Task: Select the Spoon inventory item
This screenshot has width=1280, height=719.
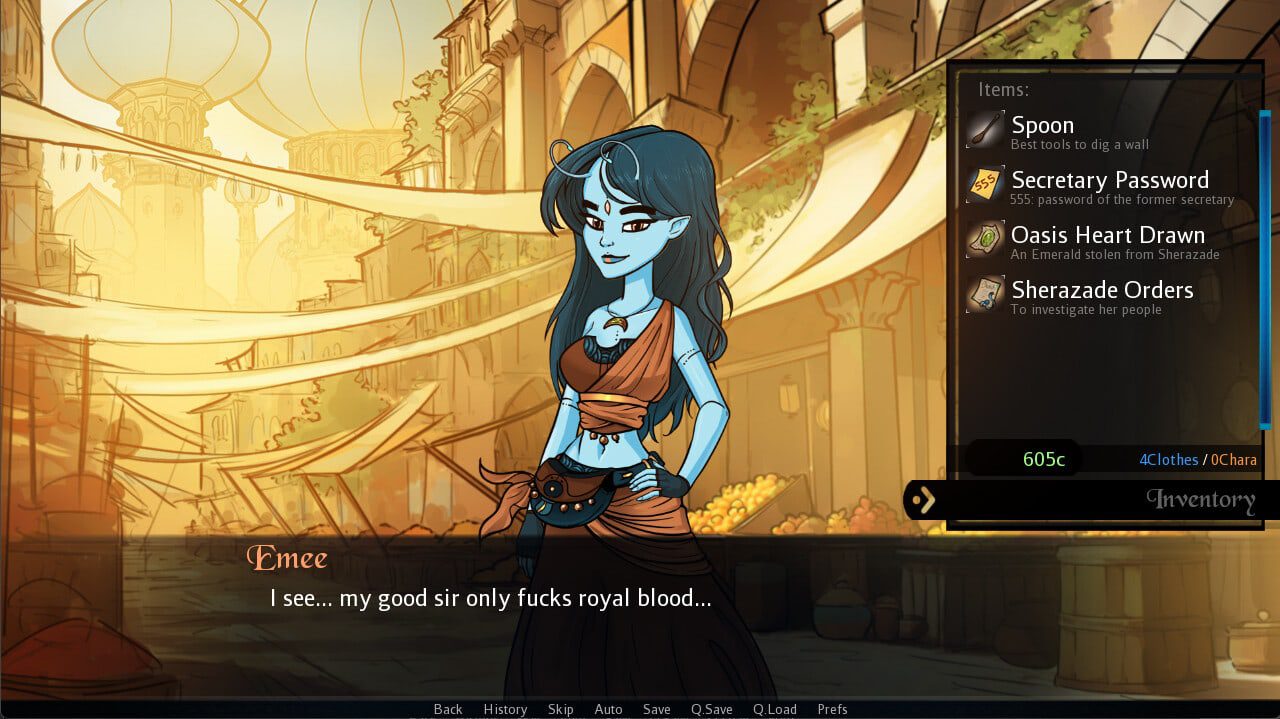Action: click(x=1042, y=126)
